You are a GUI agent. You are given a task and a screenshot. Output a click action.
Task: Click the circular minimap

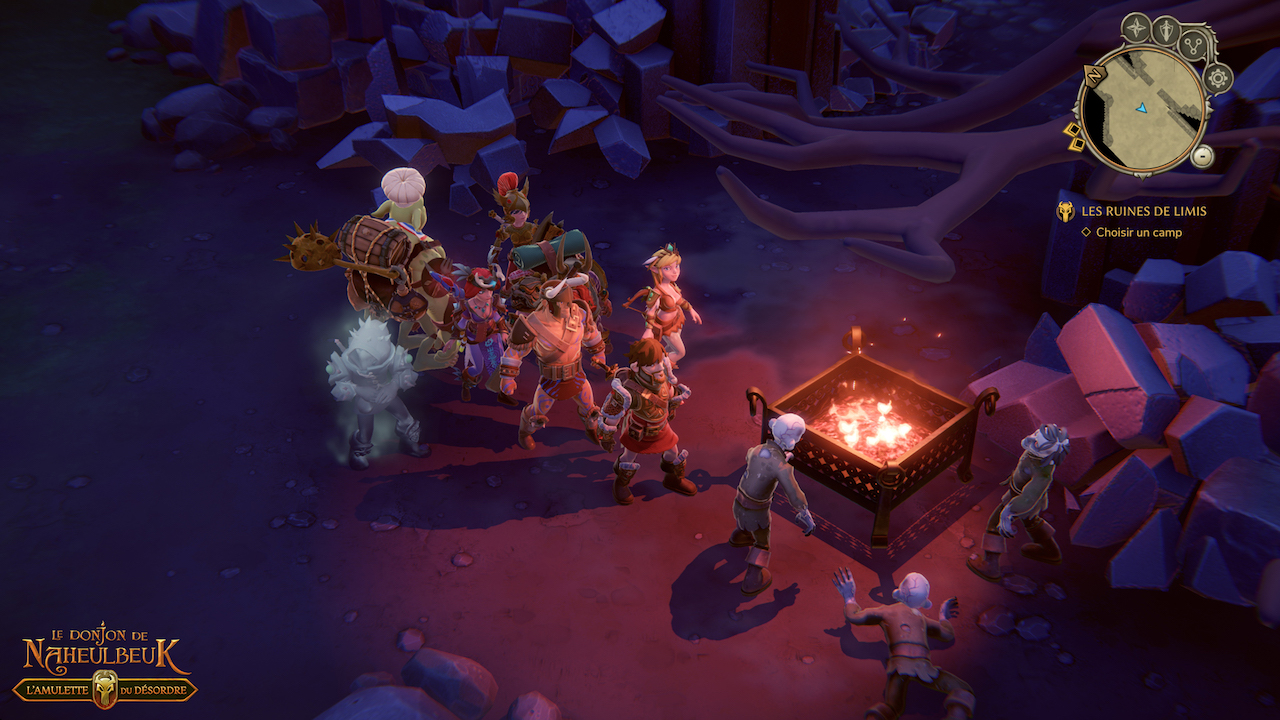pyautogui.click(x=1141, y=108)
